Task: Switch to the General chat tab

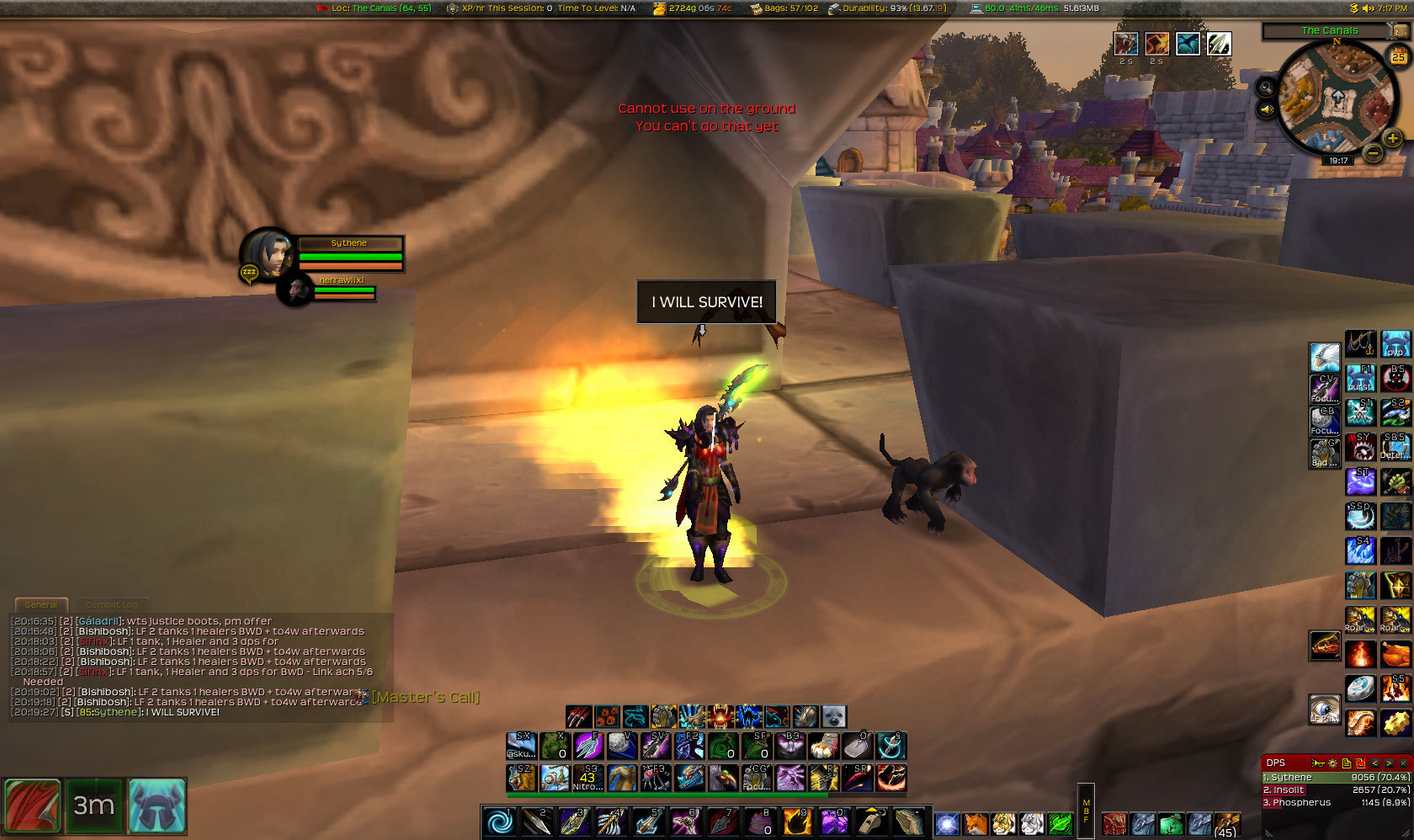Action: 41,604
